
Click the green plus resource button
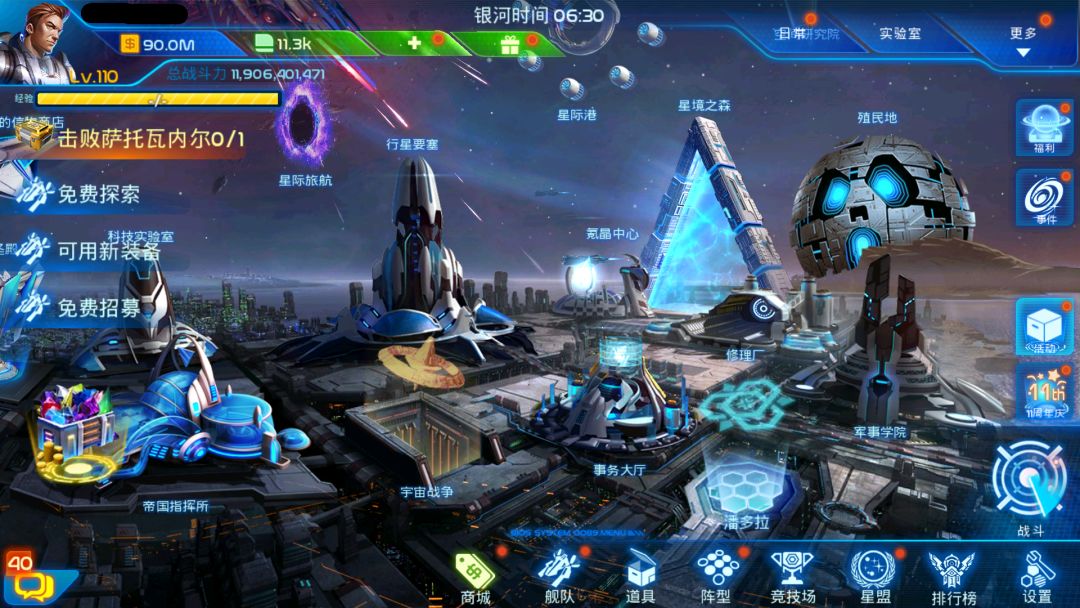pos(413,43)
